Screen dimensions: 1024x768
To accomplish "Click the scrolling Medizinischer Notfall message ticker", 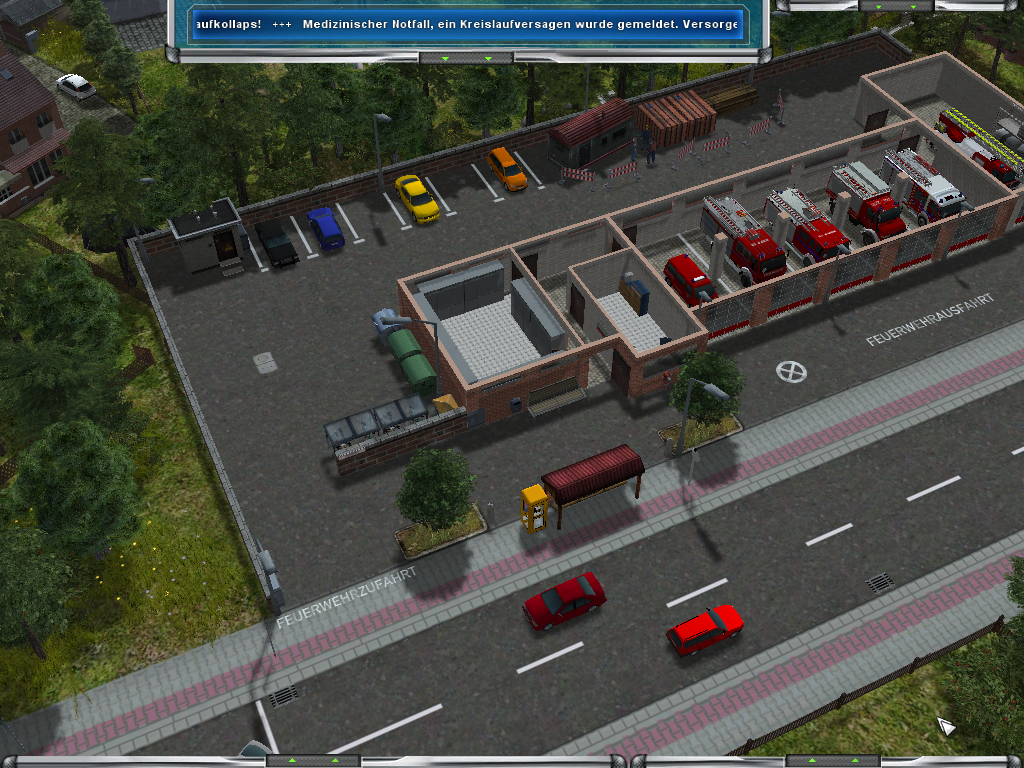I will point(468,24).
